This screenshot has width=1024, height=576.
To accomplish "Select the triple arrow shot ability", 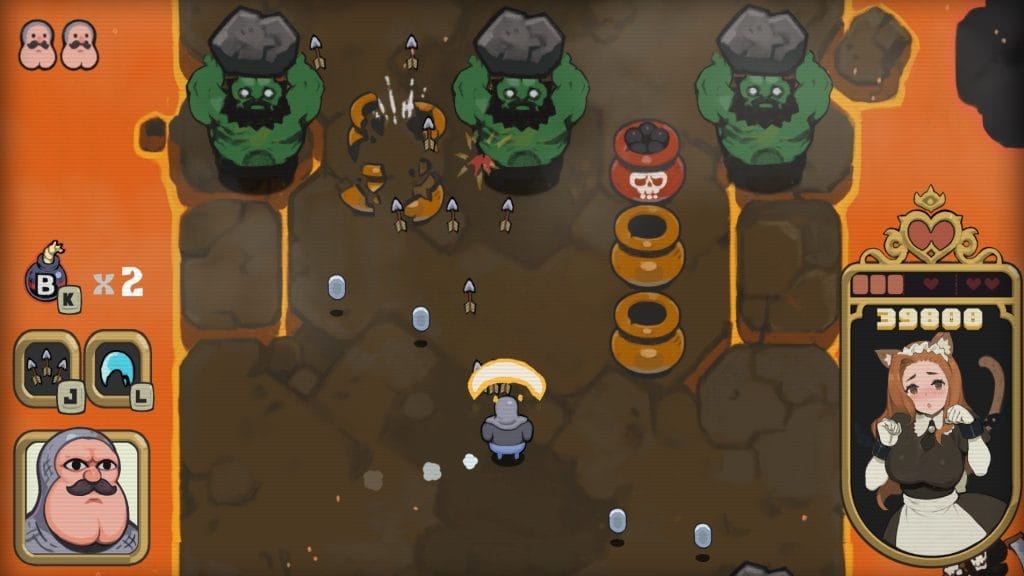I will 46,368.
